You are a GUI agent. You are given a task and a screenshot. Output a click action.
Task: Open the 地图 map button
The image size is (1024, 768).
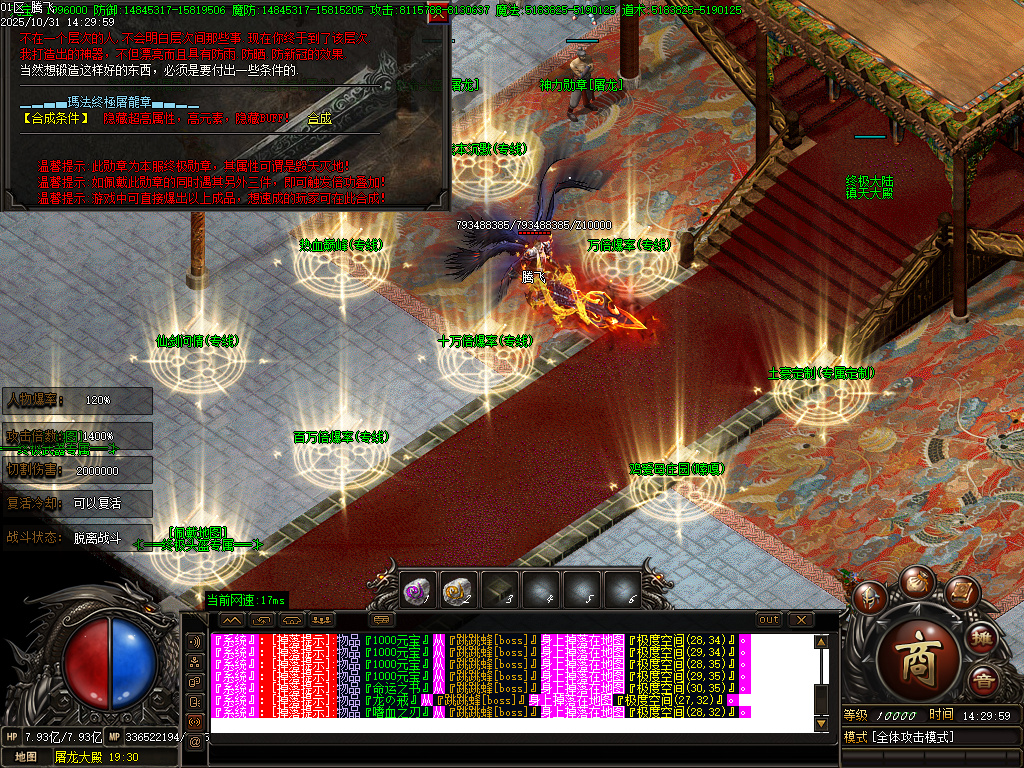point(26,757)
